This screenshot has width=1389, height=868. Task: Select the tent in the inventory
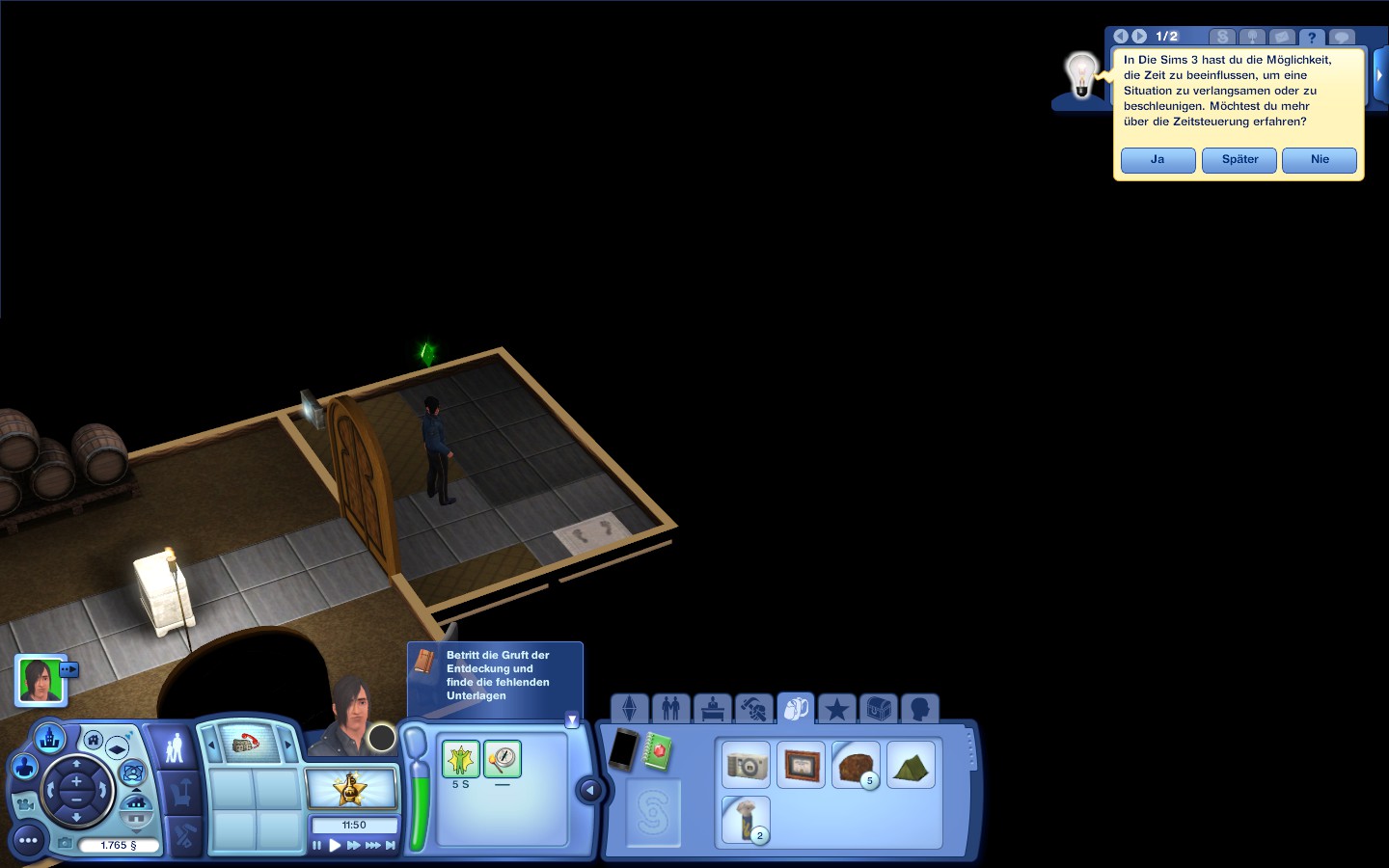coord(911,766)
